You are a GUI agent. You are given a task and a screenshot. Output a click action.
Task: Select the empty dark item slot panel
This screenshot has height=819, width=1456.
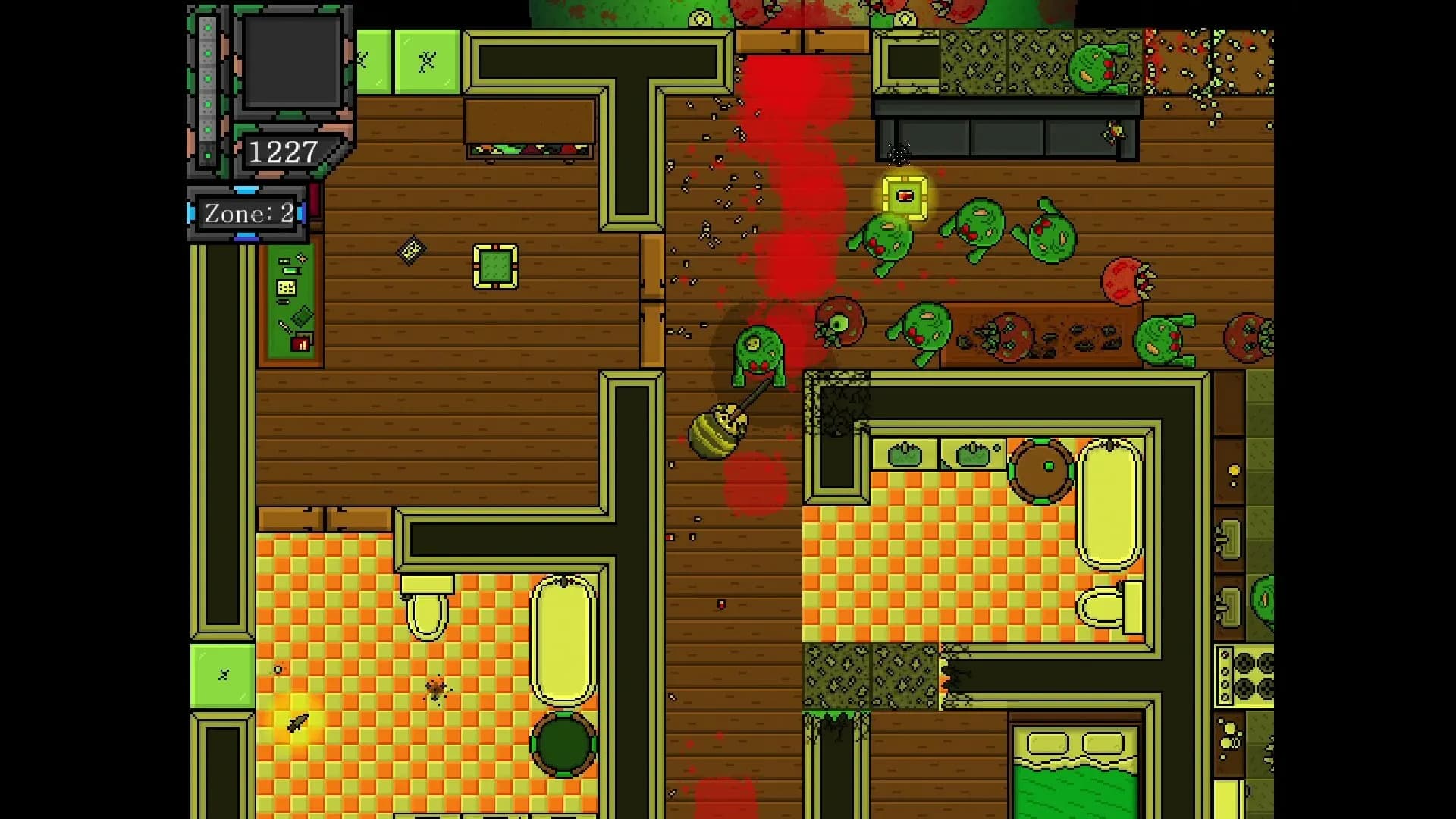tap(291, 63)
